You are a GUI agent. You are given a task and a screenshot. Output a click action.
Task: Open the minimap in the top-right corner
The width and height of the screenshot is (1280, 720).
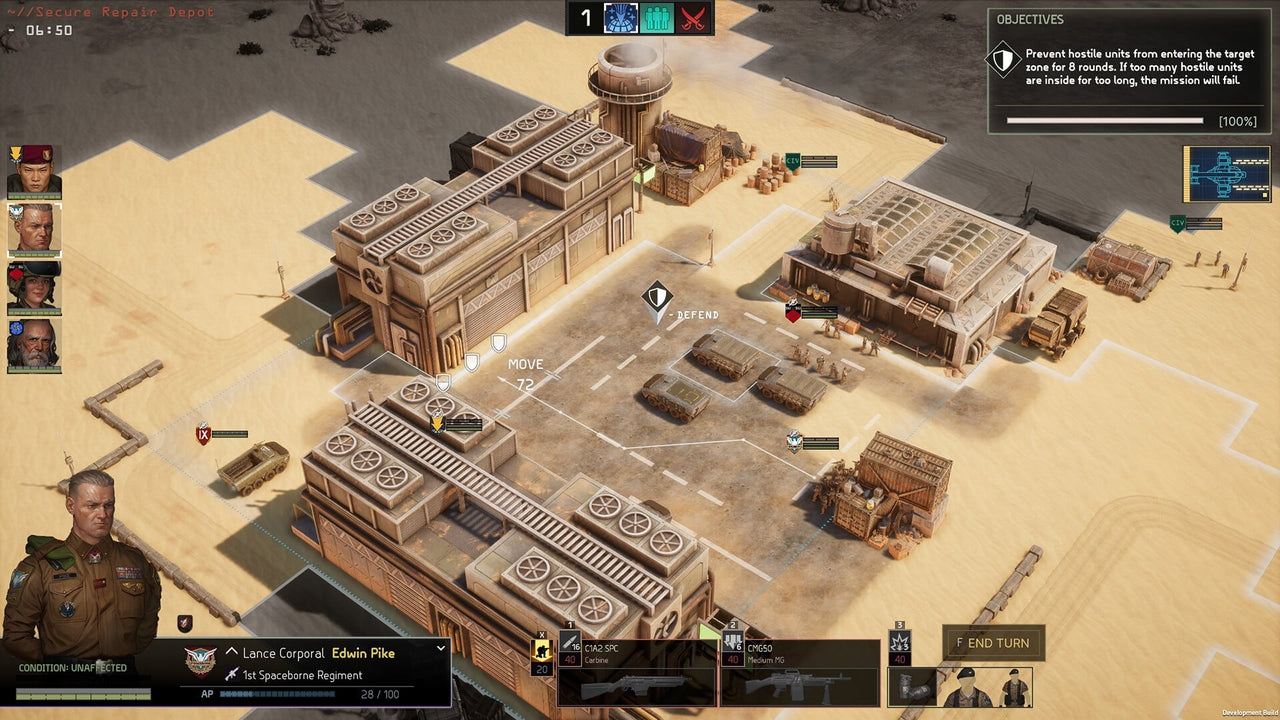(x=1227, y=173)
